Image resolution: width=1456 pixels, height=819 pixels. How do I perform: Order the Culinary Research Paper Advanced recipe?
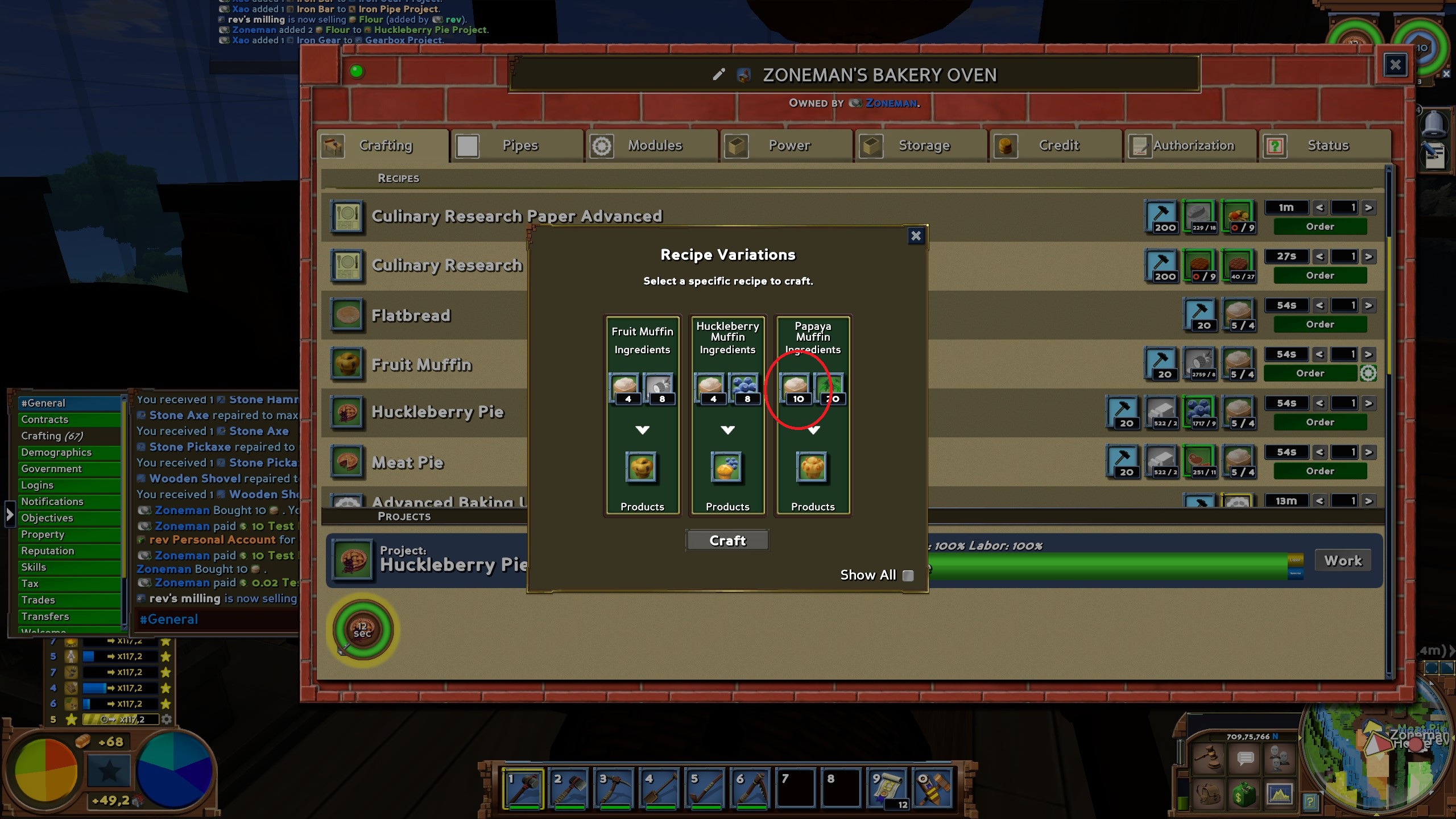[1319, 226]
